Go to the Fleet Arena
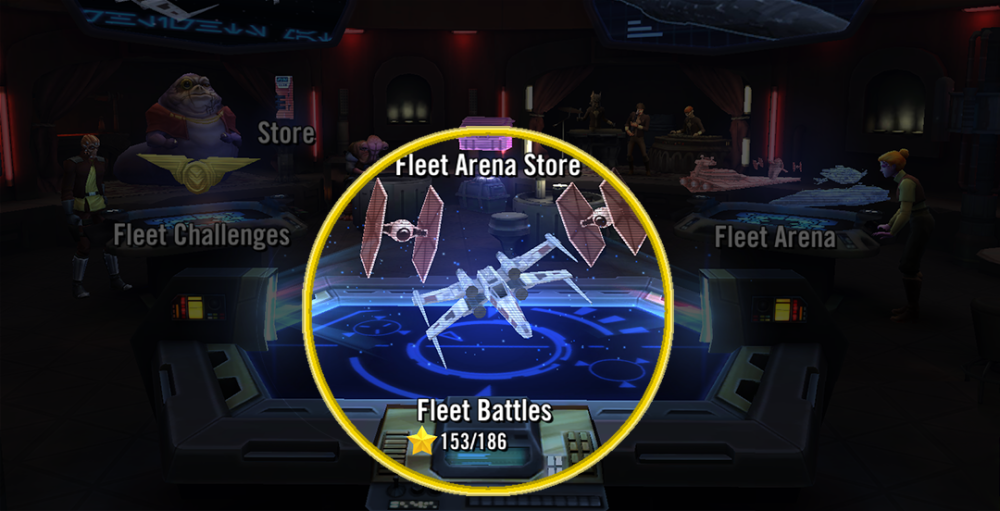 click(775, 237)
